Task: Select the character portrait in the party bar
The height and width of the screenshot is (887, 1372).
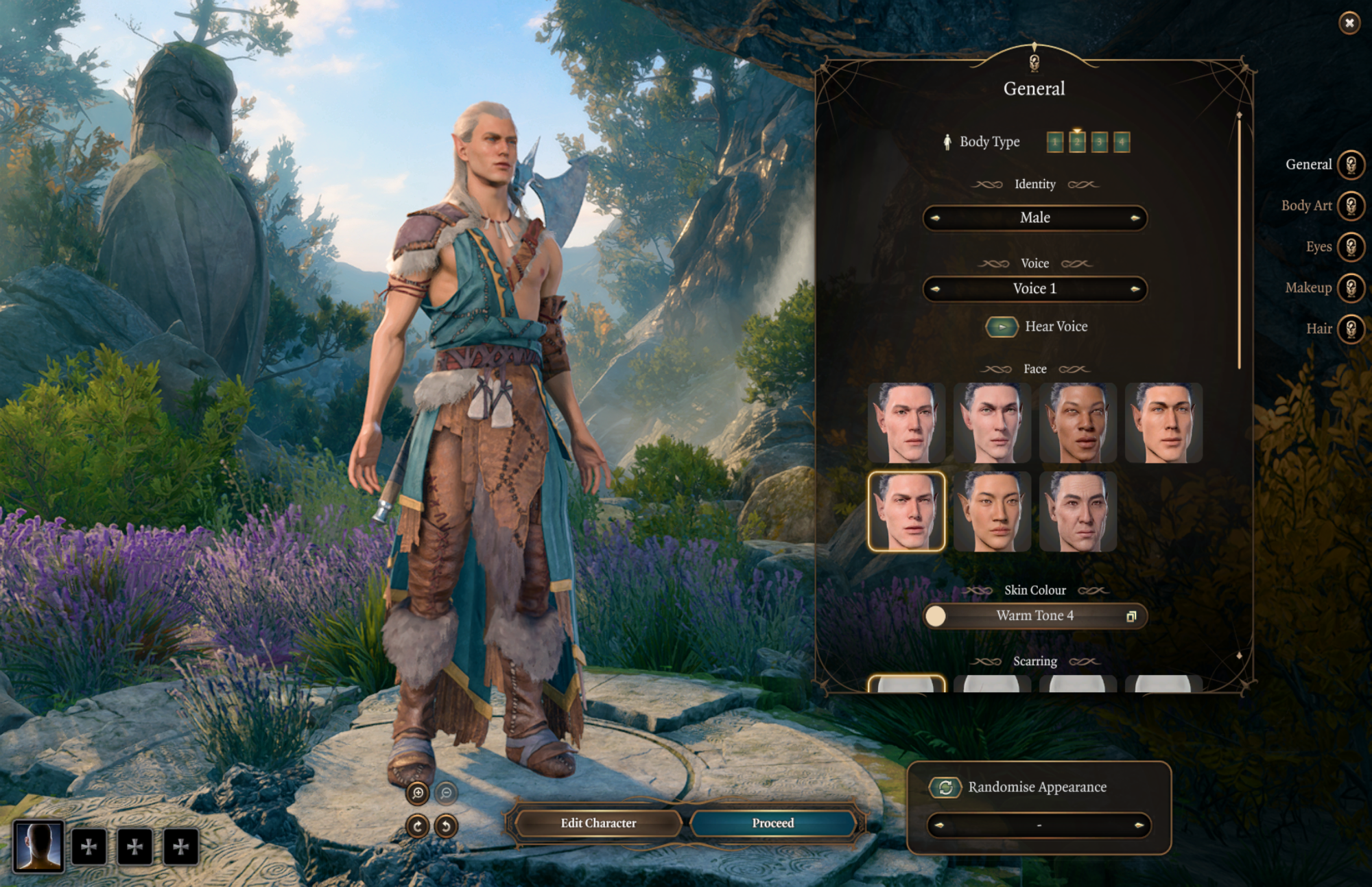Action: pos(39,846)
